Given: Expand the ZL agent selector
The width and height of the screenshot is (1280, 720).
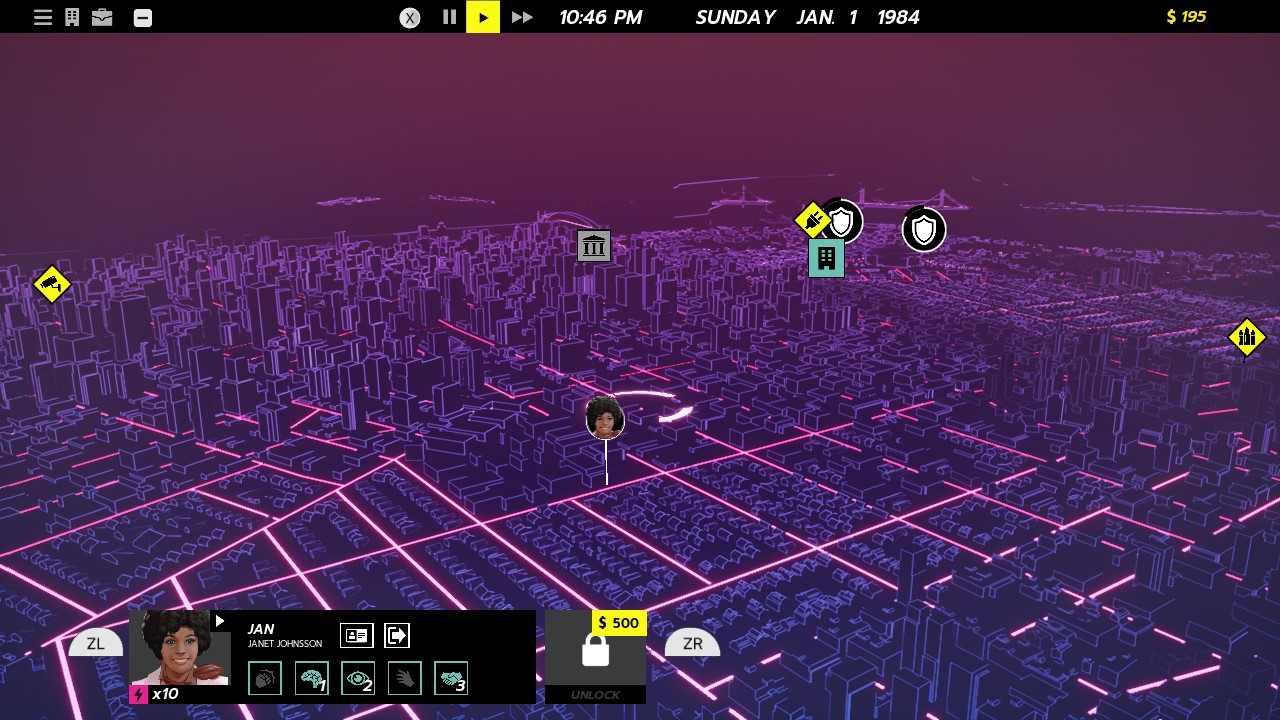Looking at the screenshot, I should [95, 643].
